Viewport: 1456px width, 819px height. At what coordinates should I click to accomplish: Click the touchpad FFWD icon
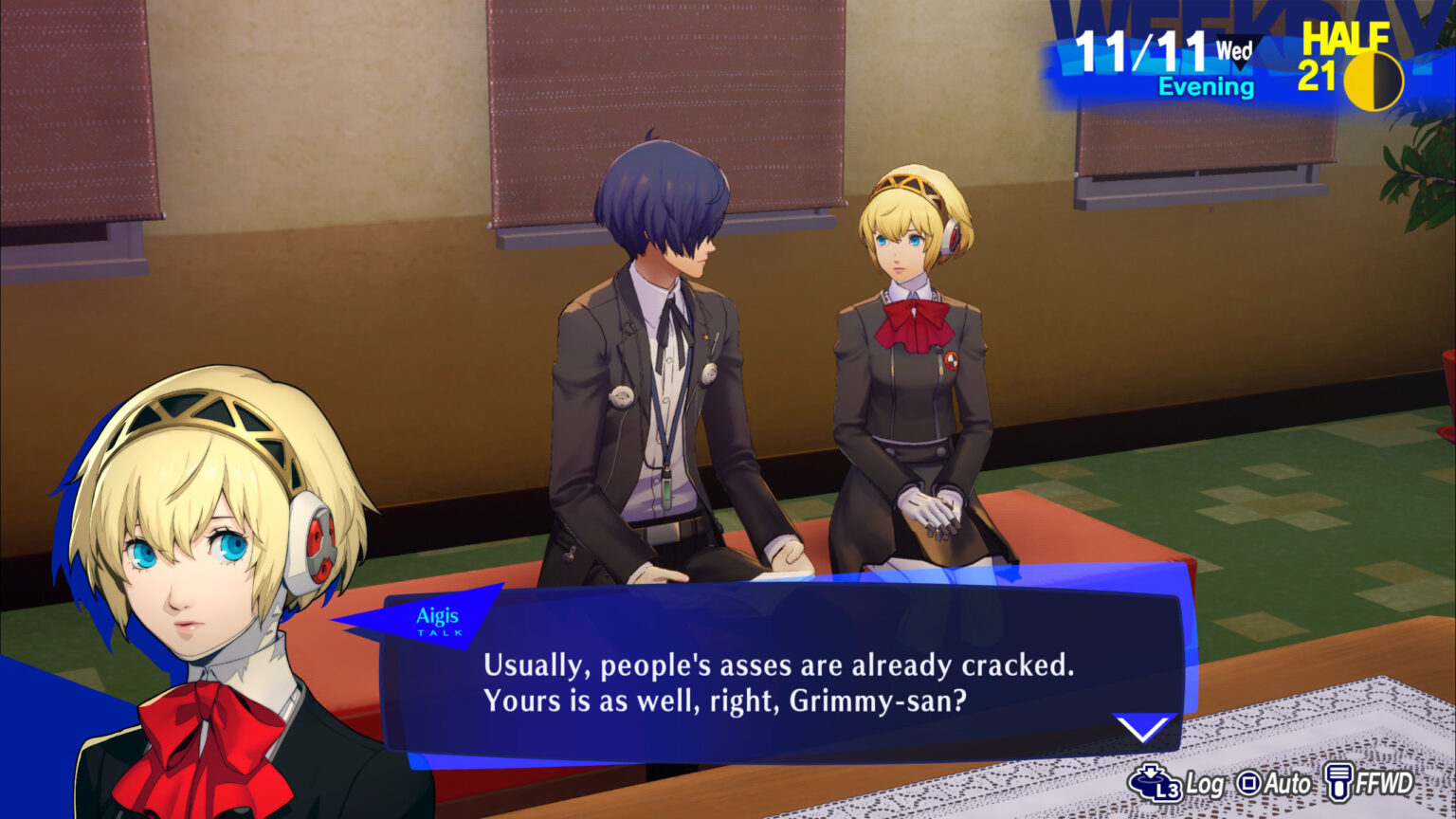click(x=1338, y=784)
